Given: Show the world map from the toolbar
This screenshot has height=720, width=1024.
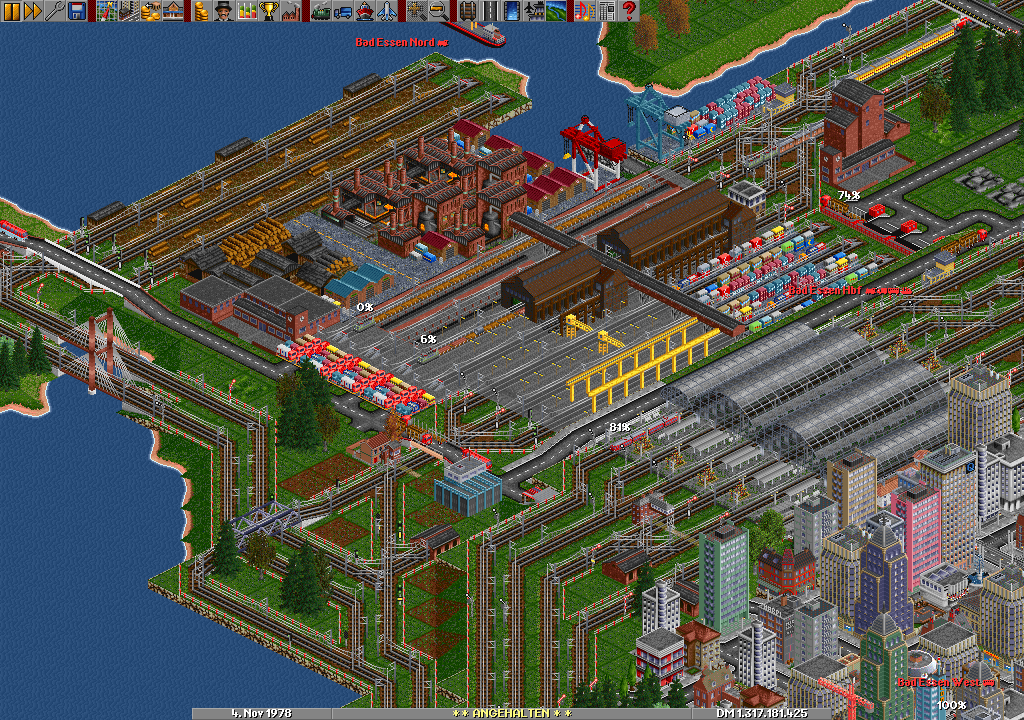Looking at the screenshot, I should click(107, 11).
